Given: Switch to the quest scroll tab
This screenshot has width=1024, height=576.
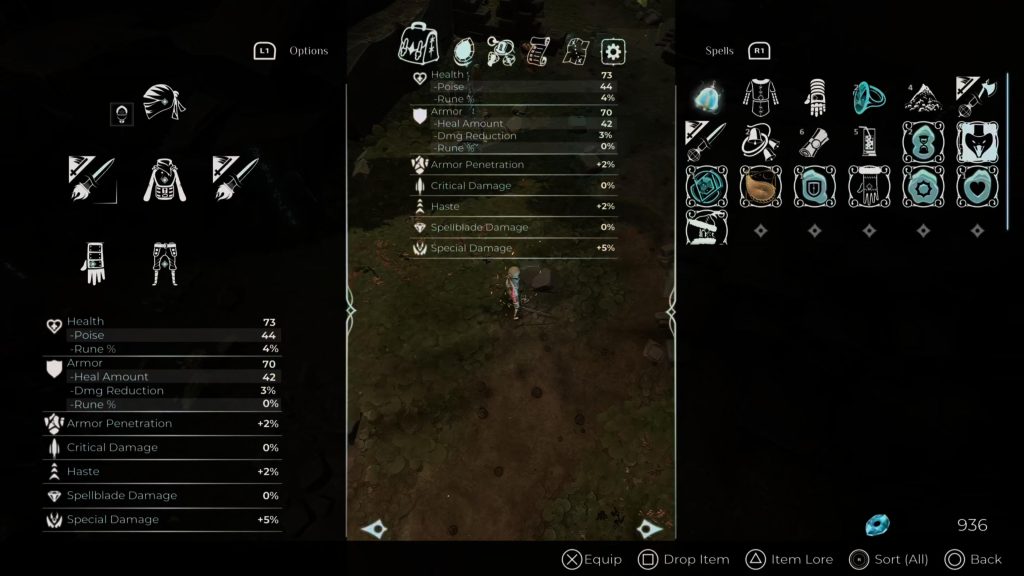Looking at the screenshot, I should point(540,50).
